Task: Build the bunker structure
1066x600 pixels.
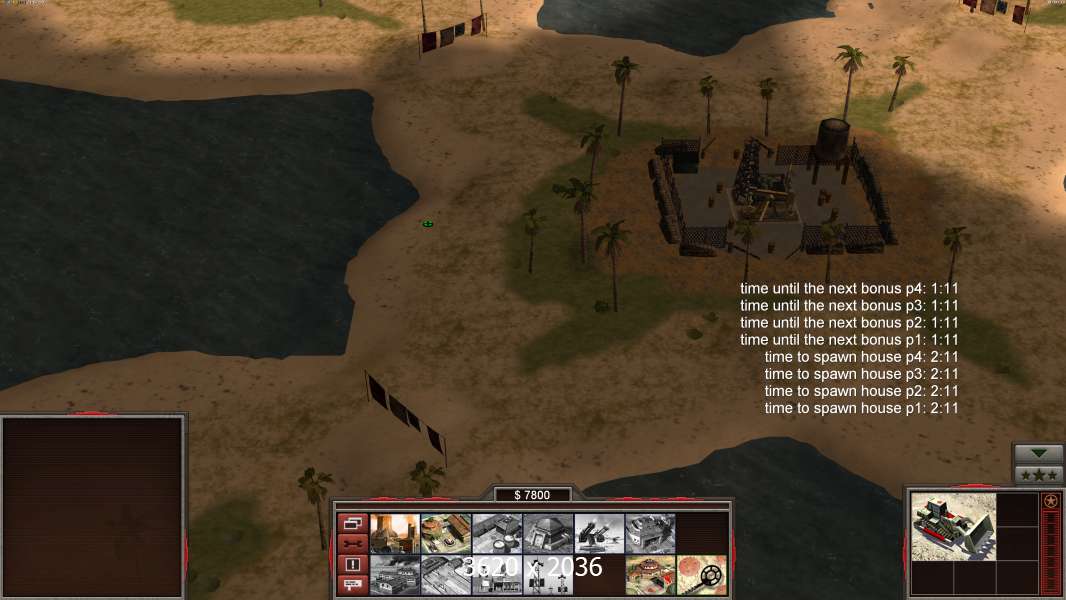Action: (548, 533)
